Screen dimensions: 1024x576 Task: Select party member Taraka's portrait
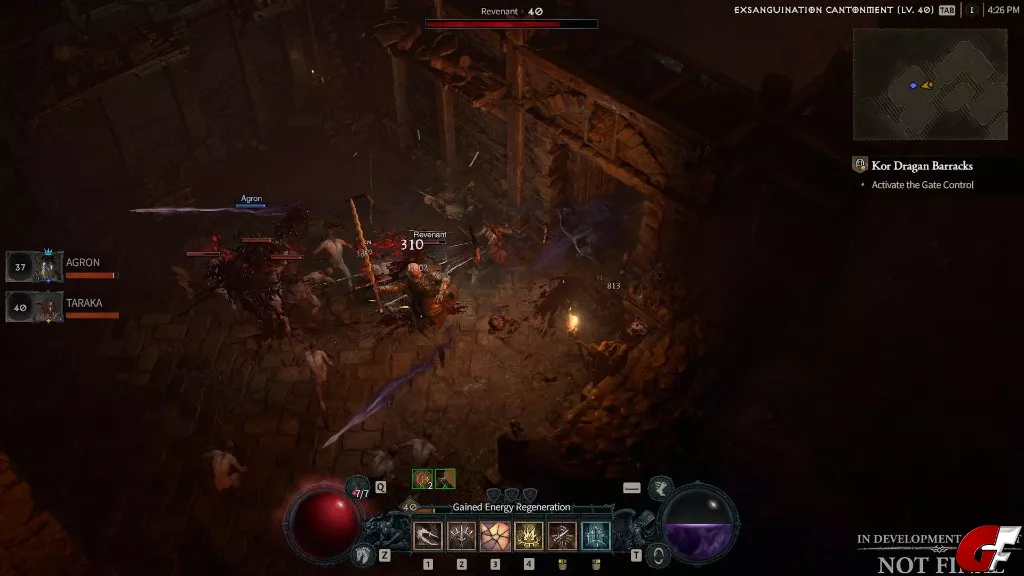(x=46, y=307)
